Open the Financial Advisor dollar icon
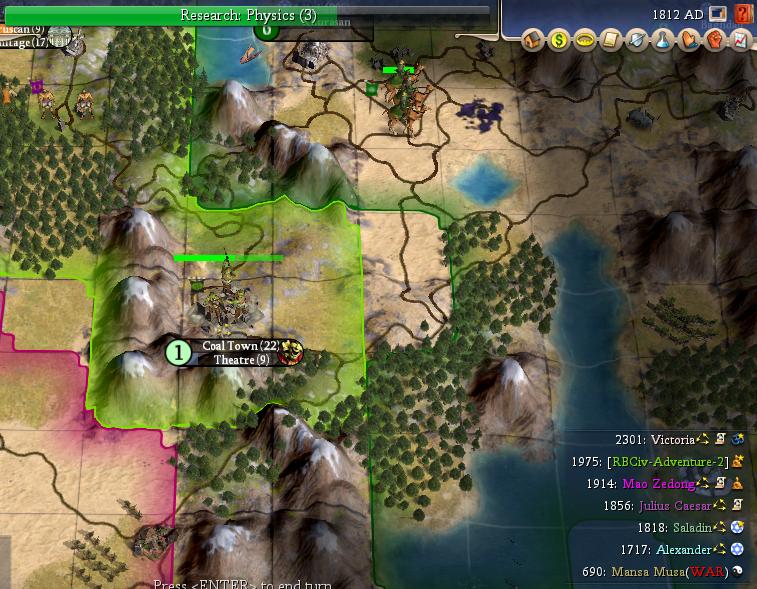The height and width of the screenshot is (589, 757). (x=559, y=40)
